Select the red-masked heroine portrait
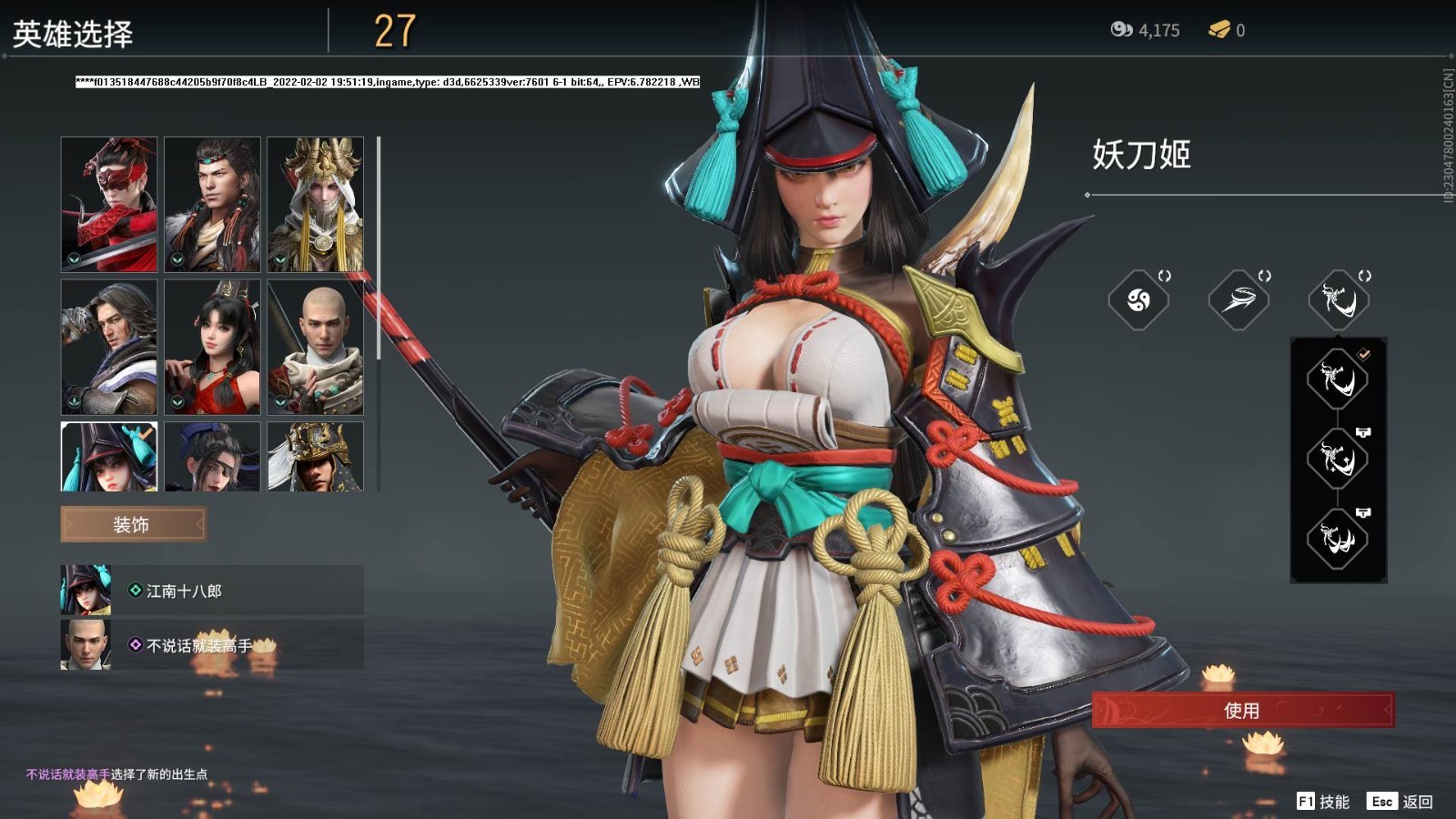The image size is (1456, 819). click(109, 204)
